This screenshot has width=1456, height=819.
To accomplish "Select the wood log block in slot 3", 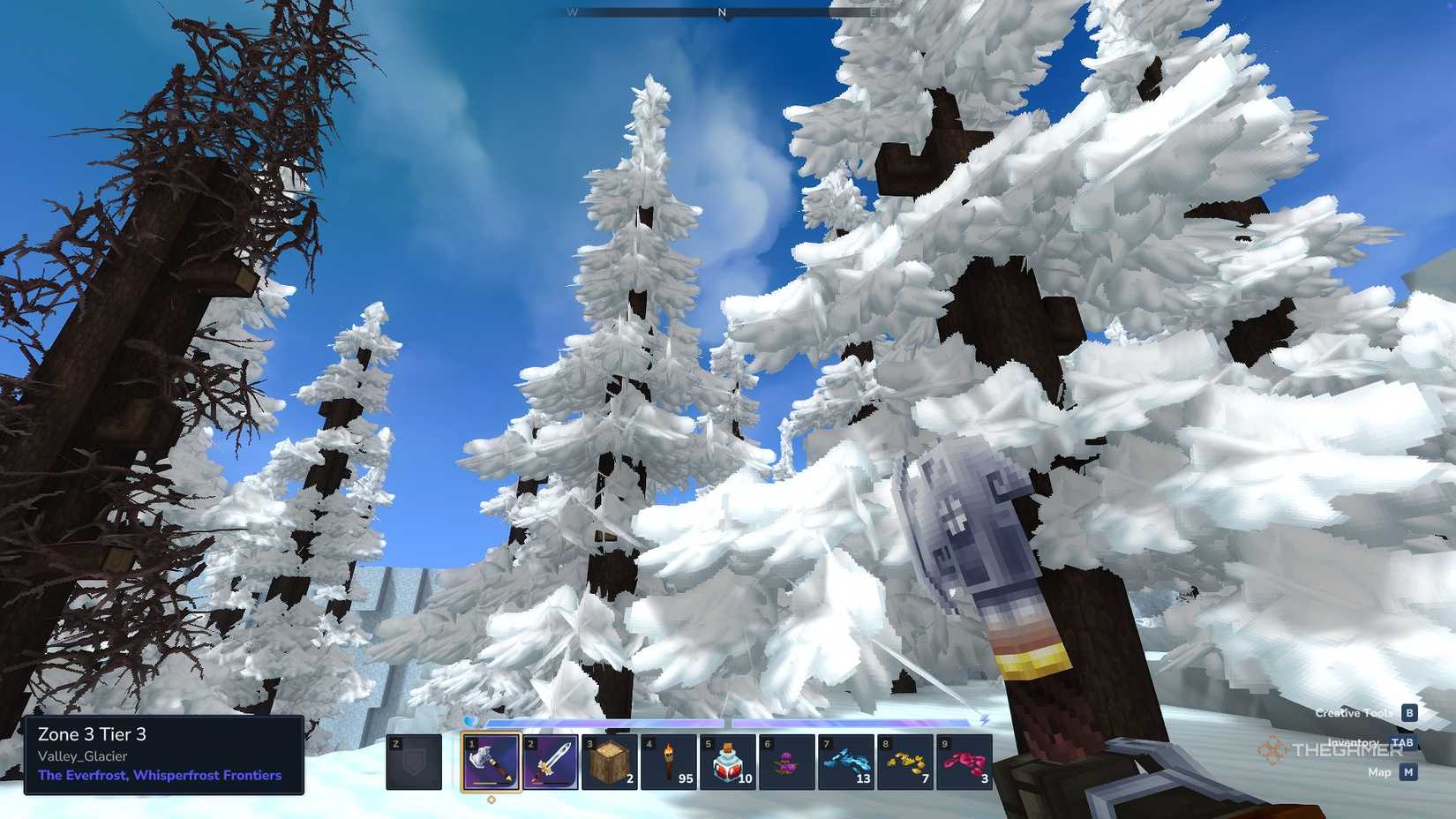I will click(609, 763).
